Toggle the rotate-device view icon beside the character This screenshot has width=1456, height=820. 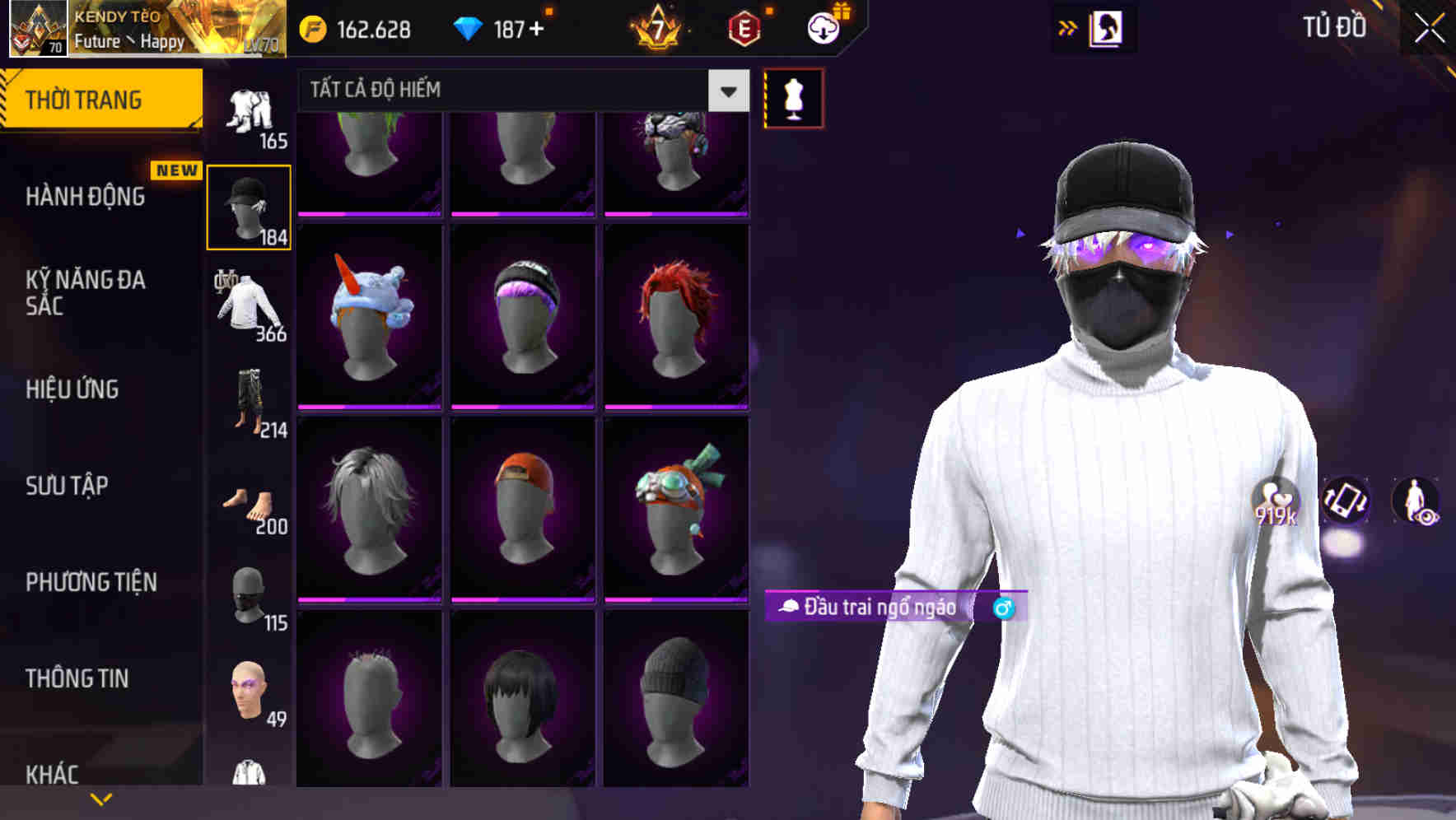1347,501
